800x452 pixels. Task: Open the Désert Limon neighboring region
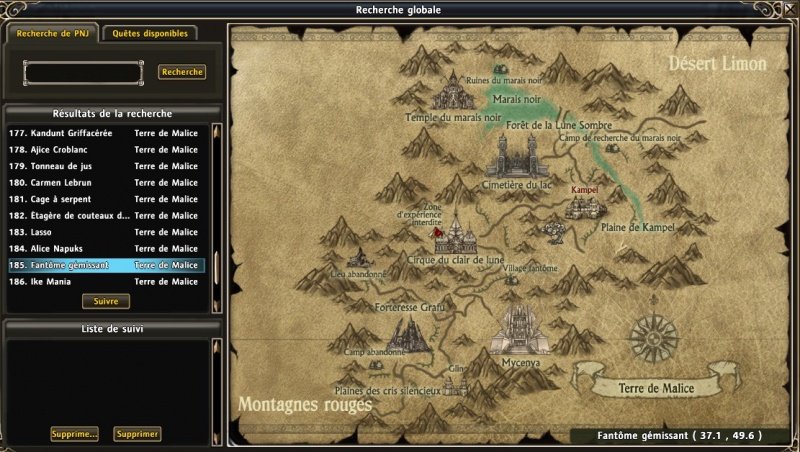(717, 65)
